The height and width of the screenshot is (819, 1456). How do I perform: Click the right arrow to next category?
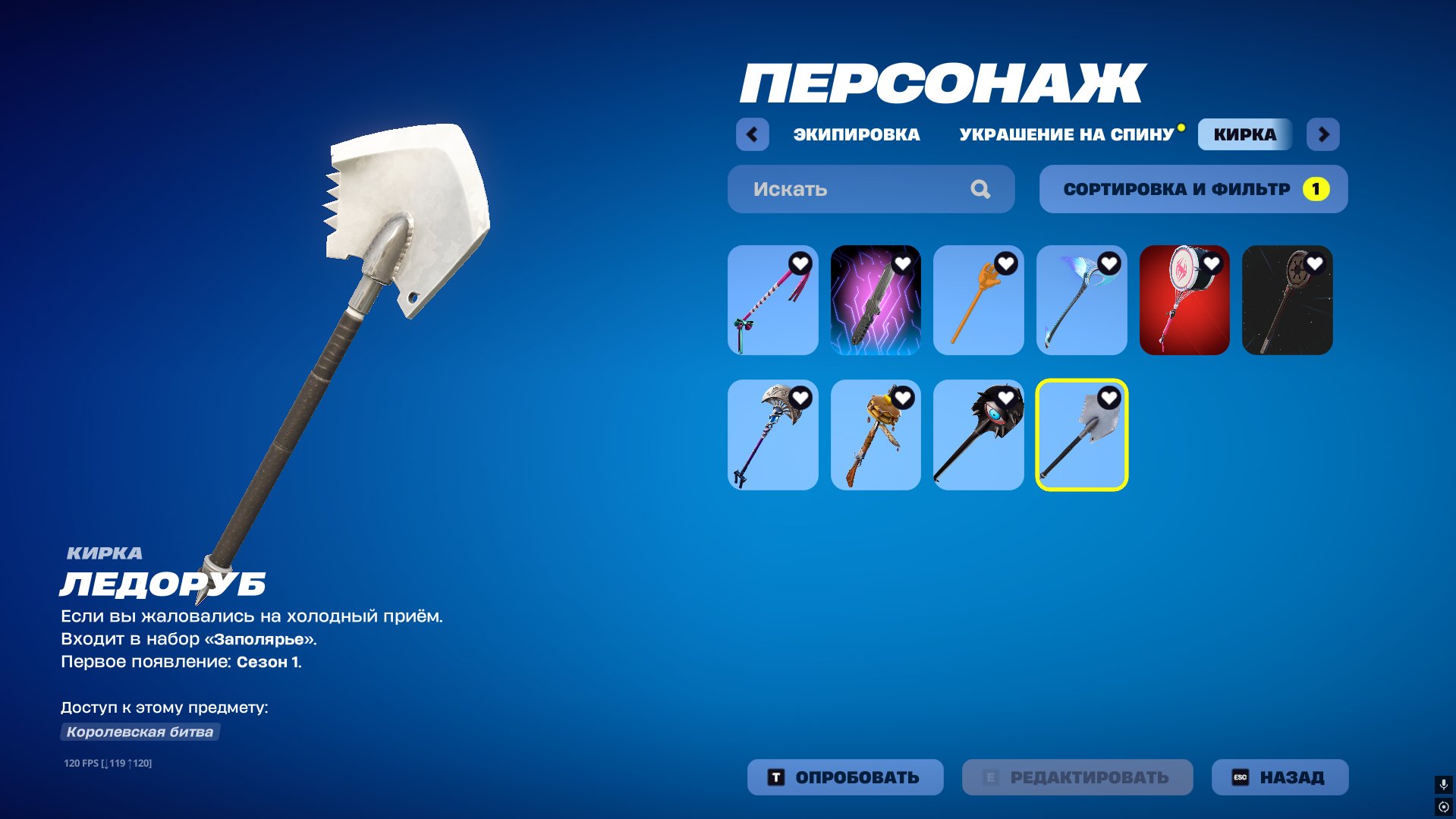click(1323, 134)
